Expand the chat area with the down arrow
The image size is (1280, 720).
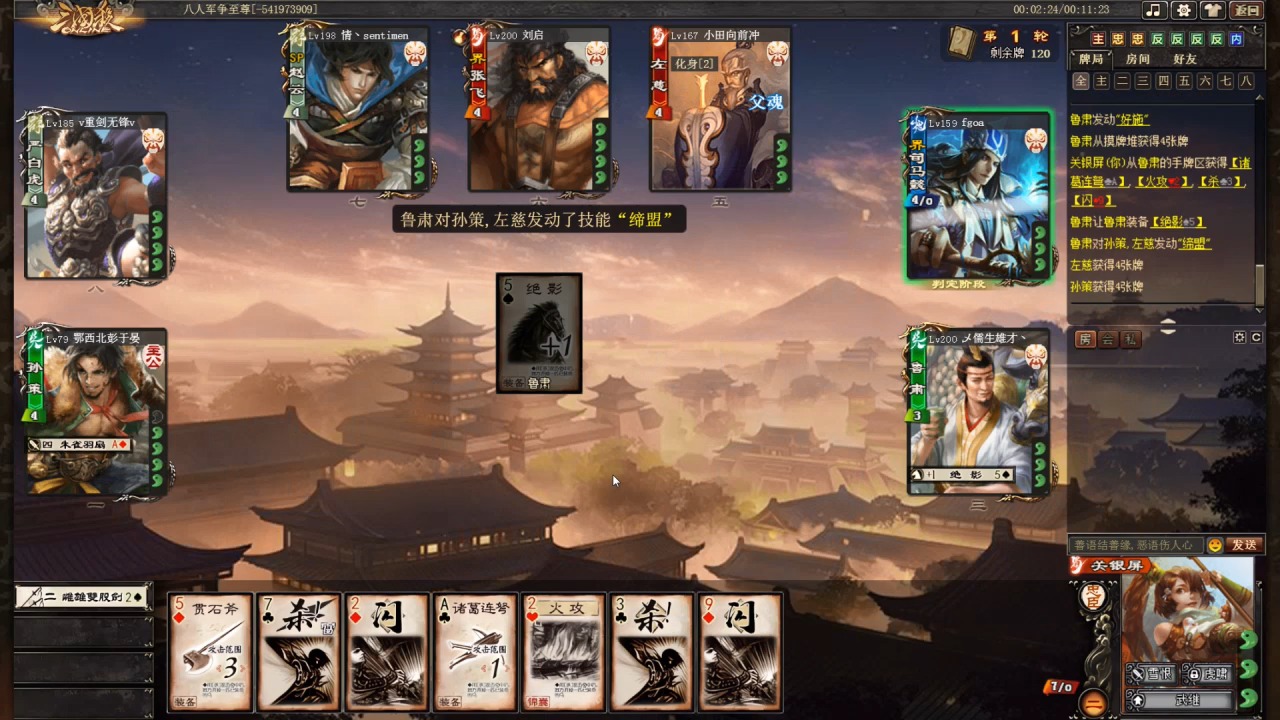1168,331
